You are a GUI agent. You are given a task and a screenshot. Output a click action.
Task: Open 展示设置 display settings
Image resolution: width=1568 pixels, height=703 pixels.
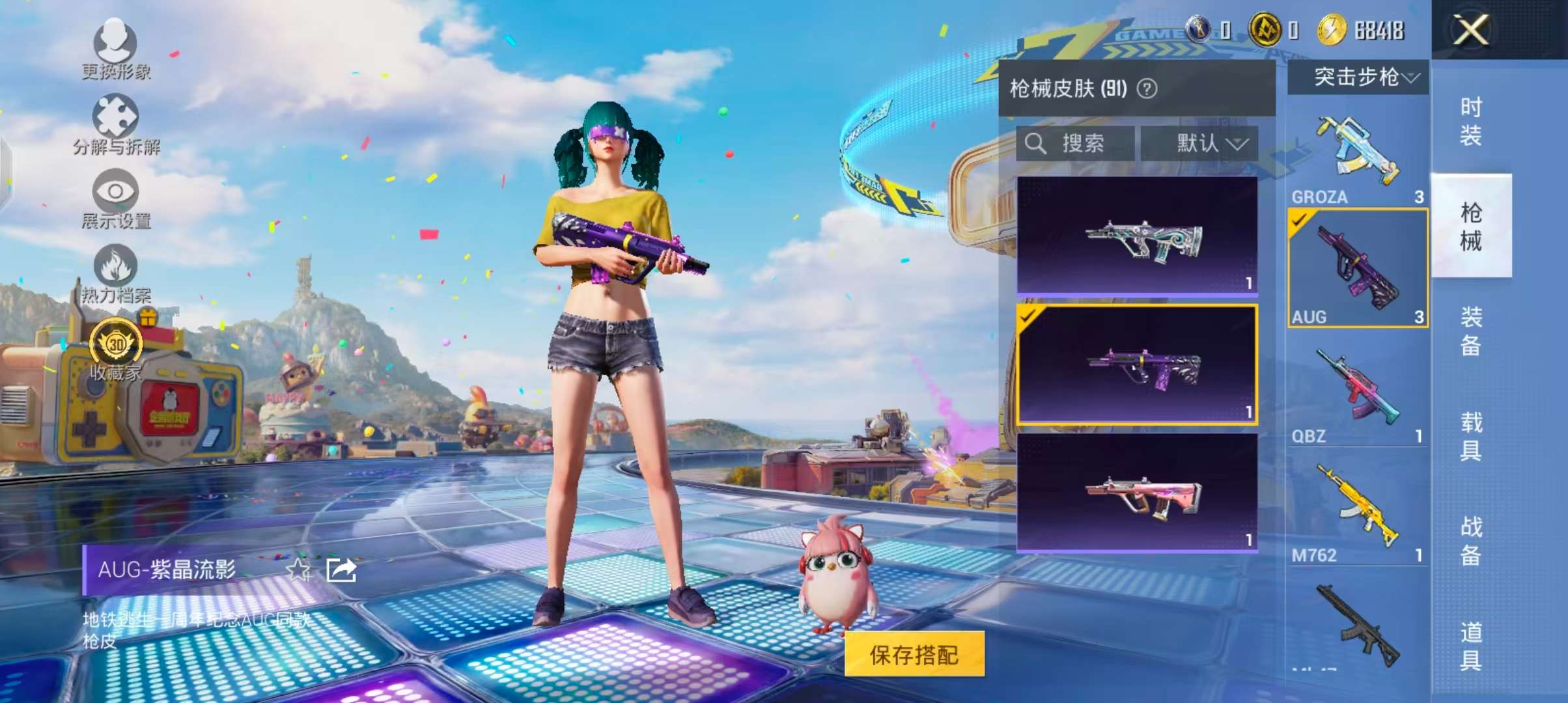pyautogui.click(x=116, y=199)
